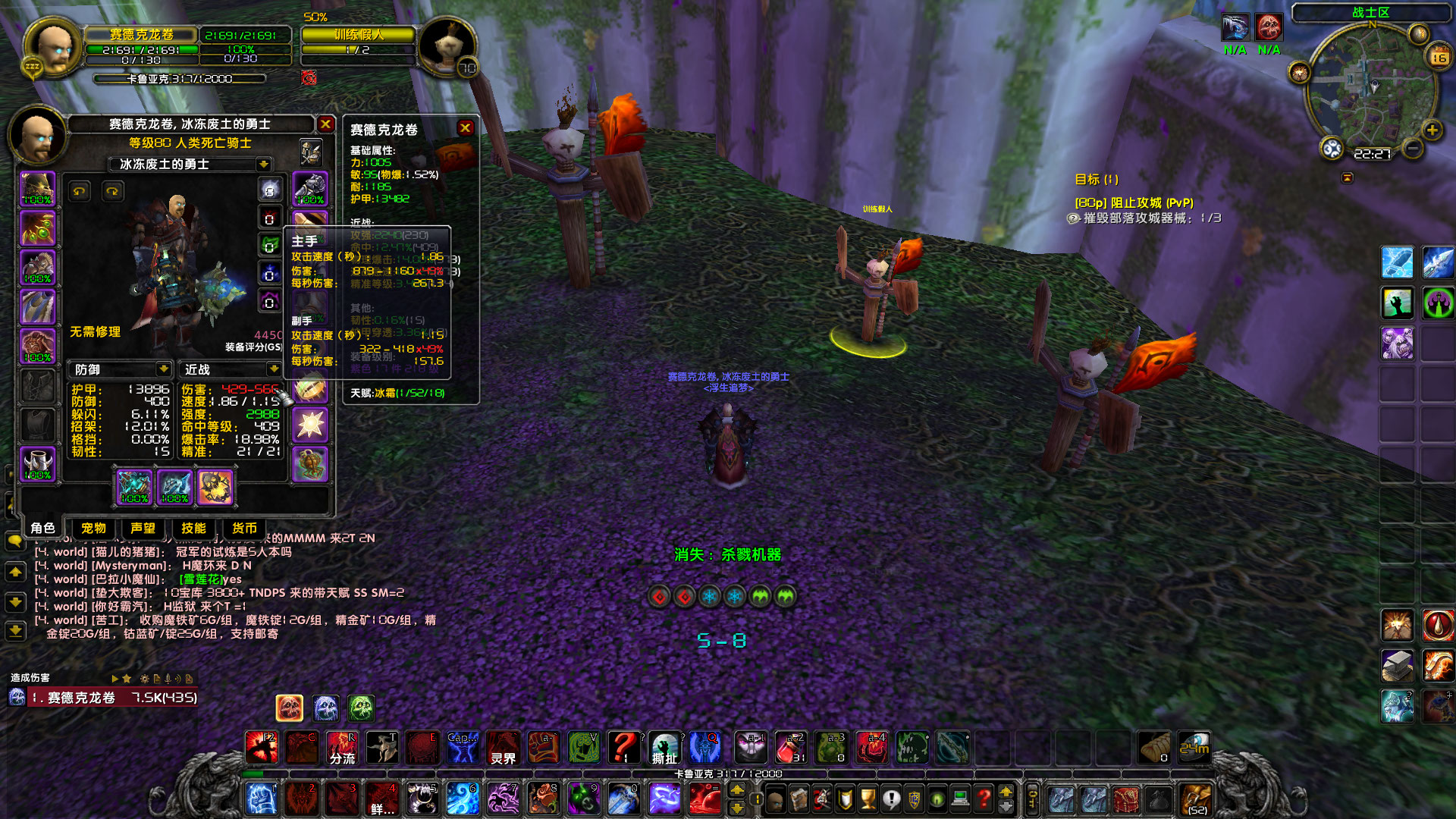The image size is (1456, 819).
Task: Open the golden keyring icon
Action: pos(1031,799)
